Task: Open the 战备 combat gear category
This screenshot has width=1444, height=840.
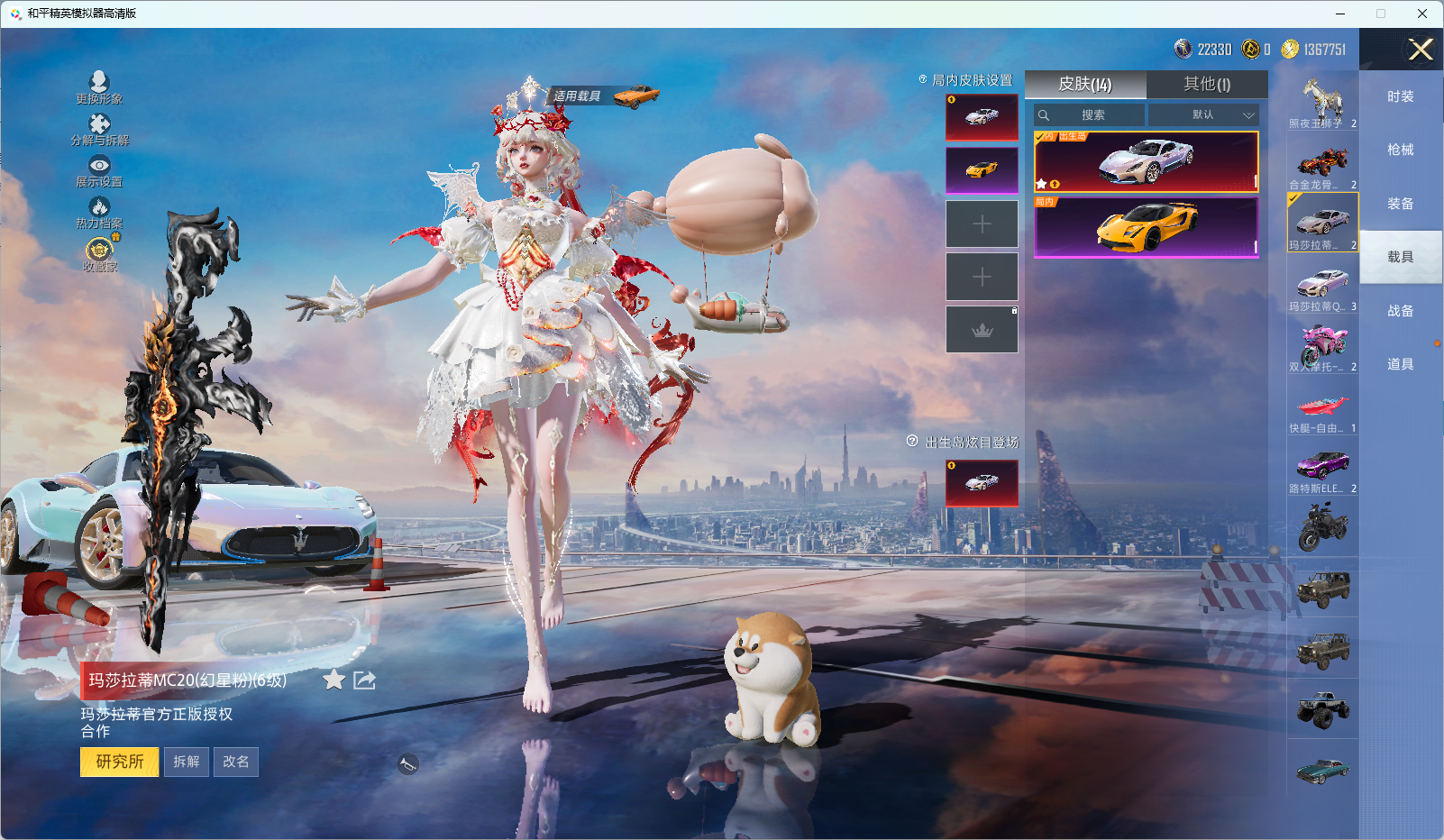Action: [x=1401, y=311]
